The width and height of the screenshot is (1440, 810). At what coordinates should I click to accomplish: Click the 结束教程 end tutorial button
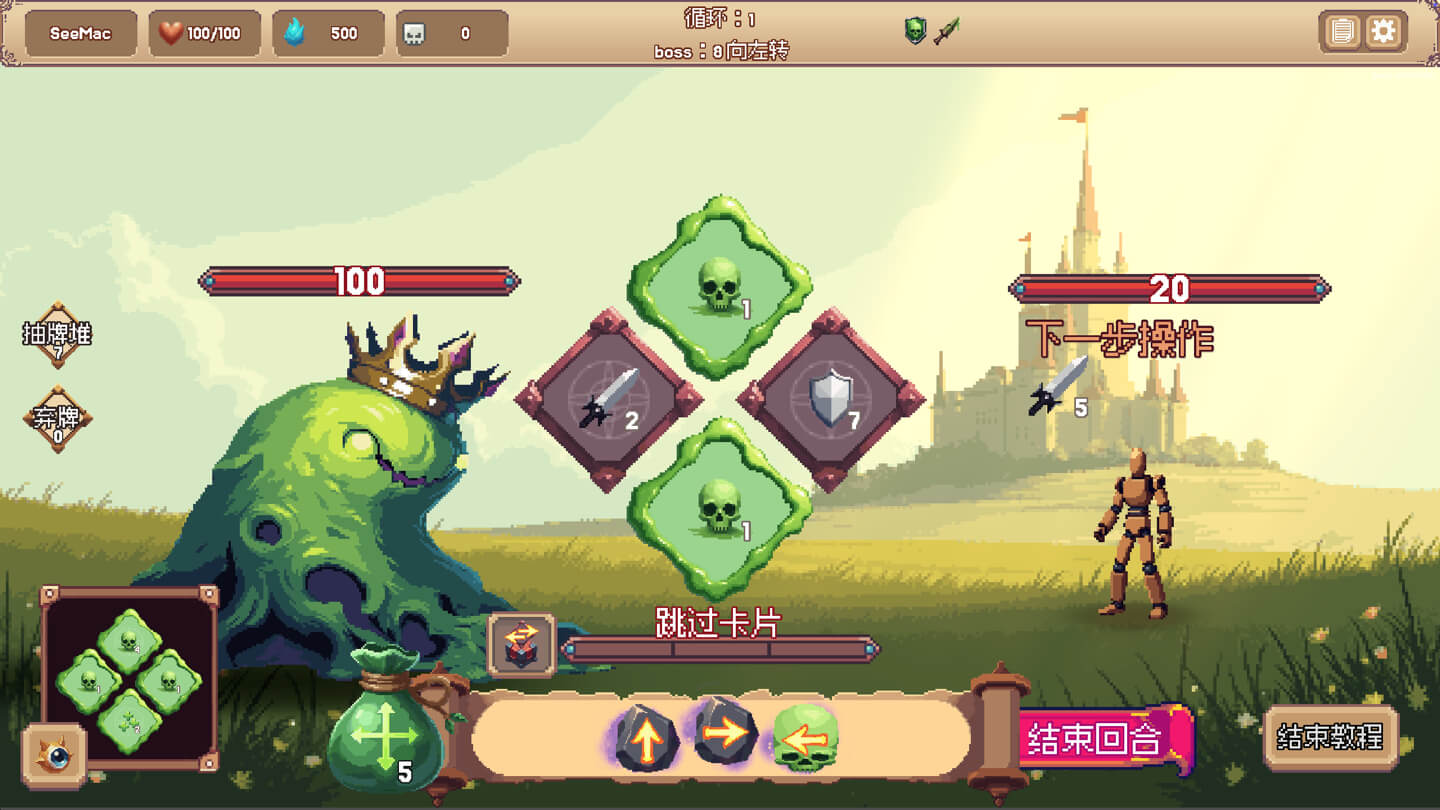tap(1330, 738)
